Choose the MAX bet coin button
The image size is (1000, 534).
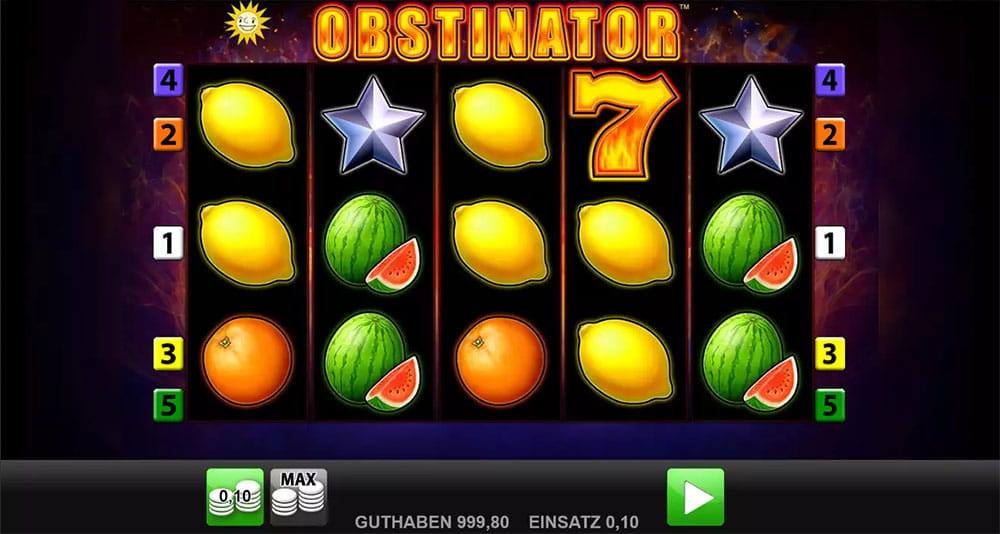299,496
